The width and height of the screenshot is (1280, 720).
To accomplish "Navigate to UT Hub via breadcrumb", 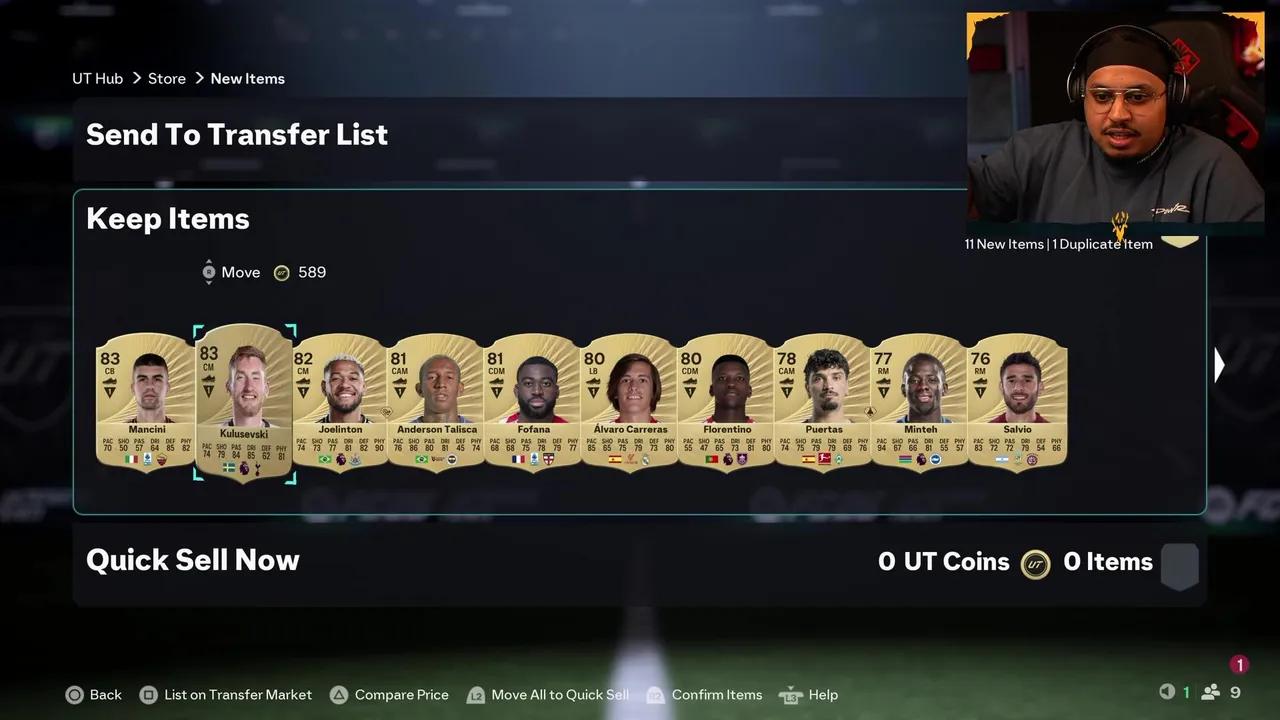I will click(97, 78).
